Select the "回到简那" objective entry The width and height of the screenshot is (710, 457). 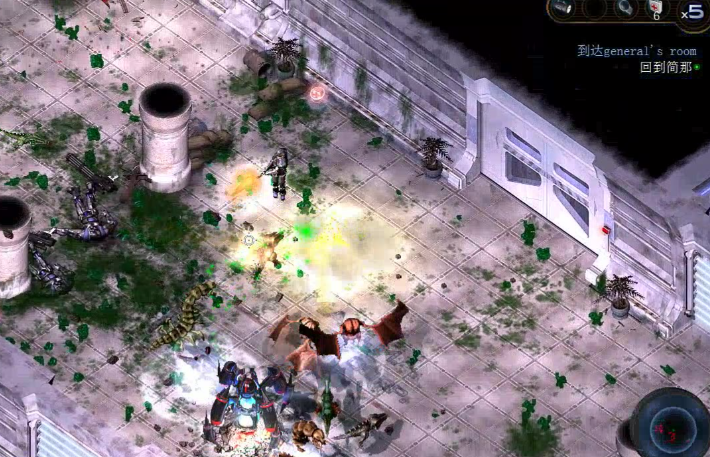pos(666,67)
